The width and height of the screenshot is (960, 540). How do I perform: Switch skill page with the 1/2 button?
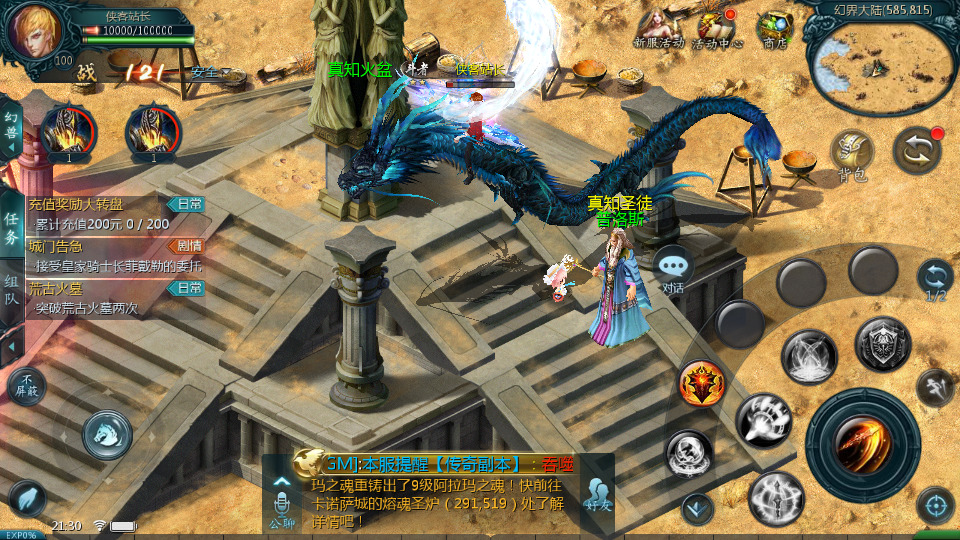coord(935,279)
